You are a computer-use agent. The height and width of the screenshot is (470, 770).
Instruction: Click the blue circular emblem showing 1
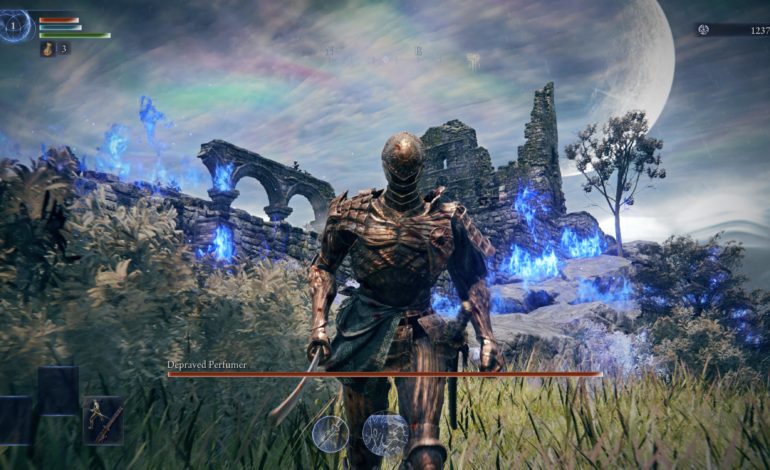coord(15,26)
